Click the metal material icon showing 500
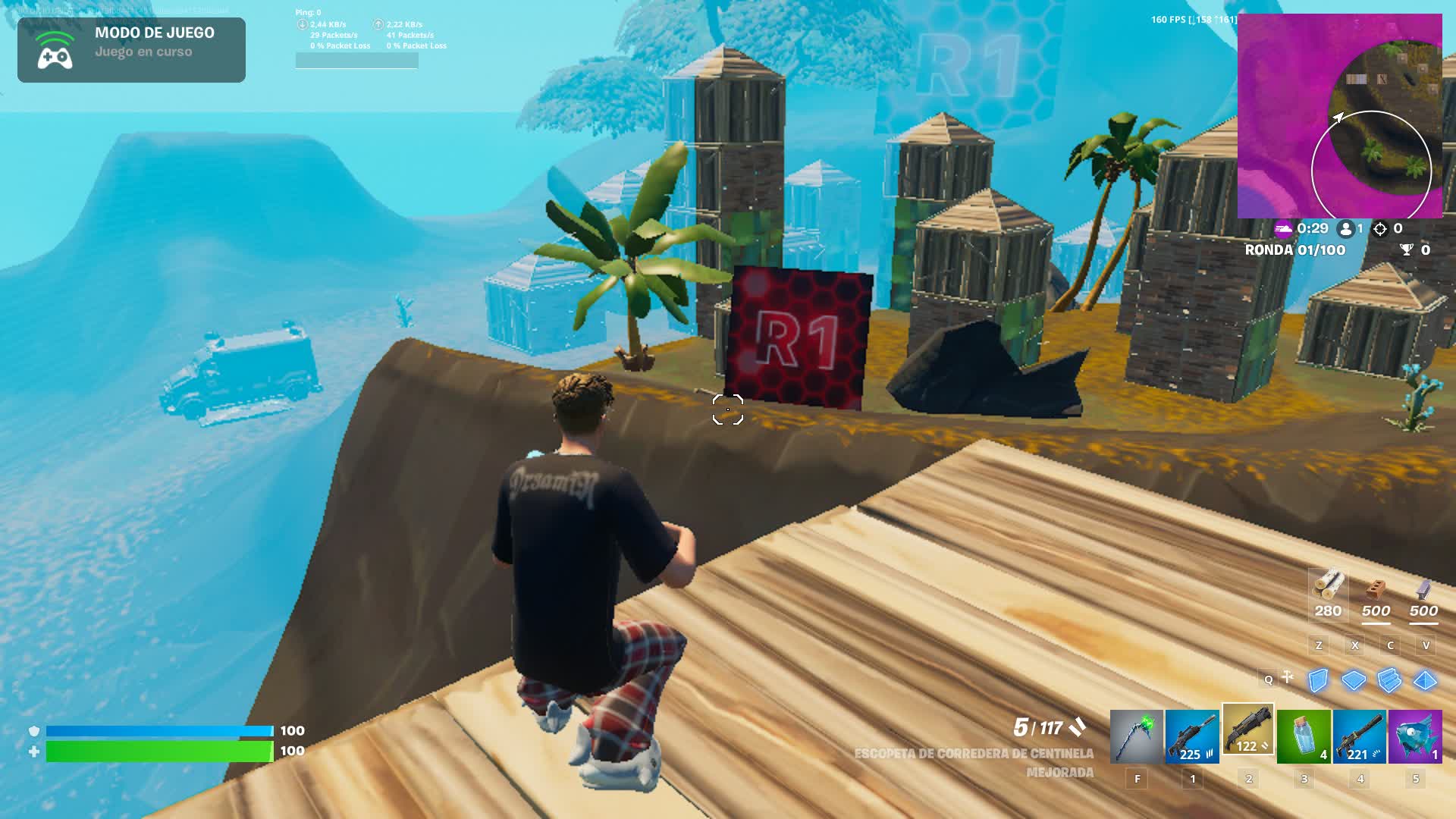This screenshot has height=819, width=1456. (1422, 588)
